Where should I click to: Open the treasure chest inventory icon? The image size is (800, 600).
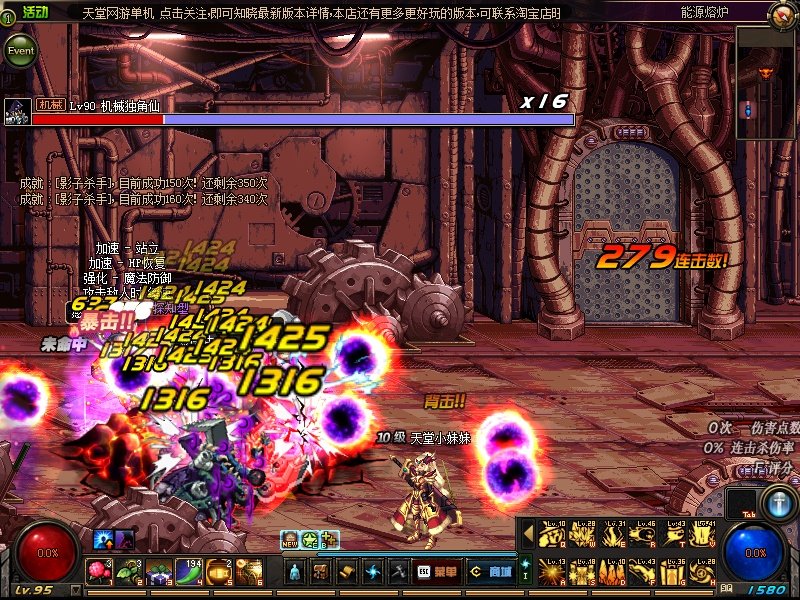(321, 572)
